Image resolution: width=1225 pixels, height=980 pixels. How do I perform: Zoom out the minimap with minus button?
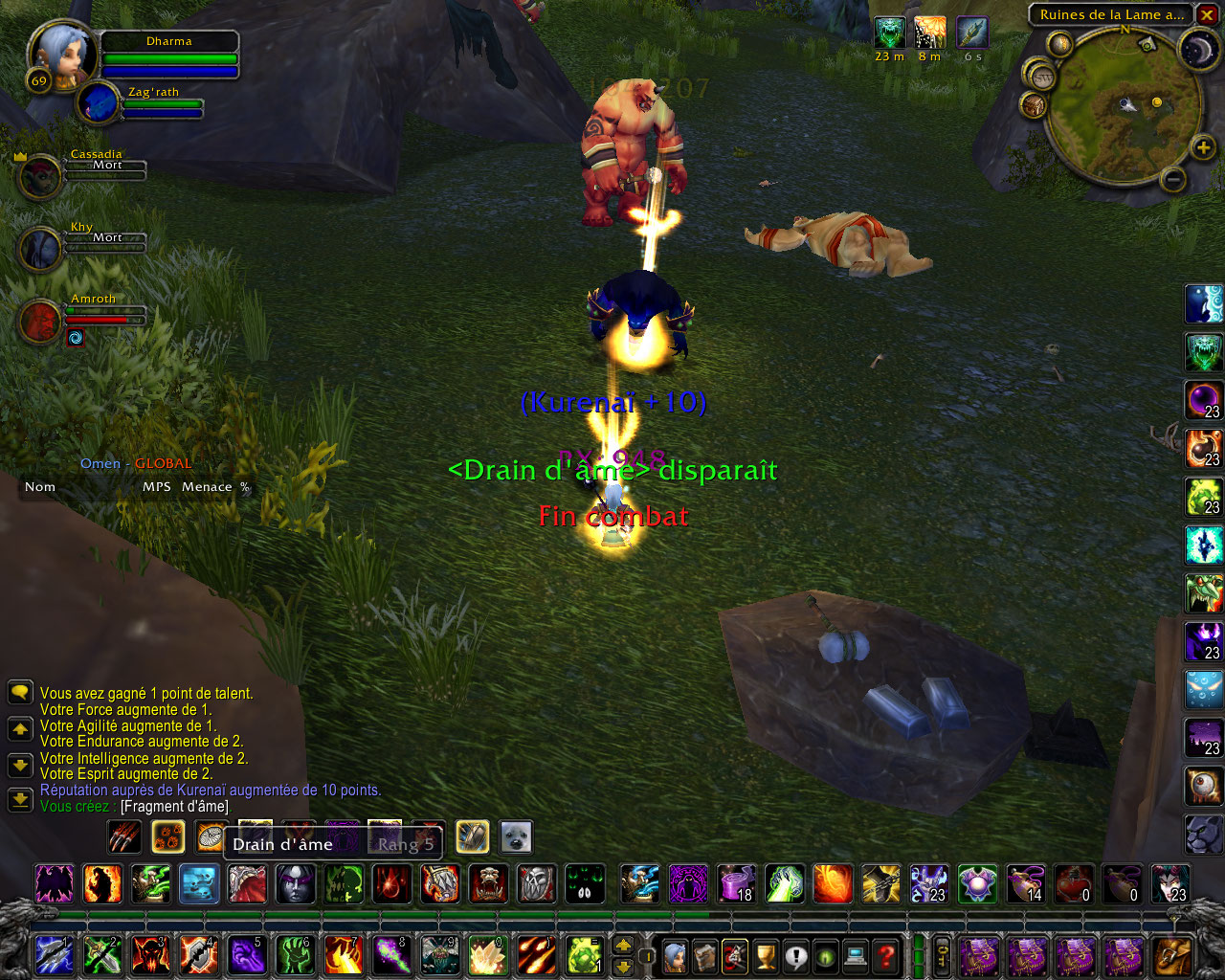(x=1174, y=179)
